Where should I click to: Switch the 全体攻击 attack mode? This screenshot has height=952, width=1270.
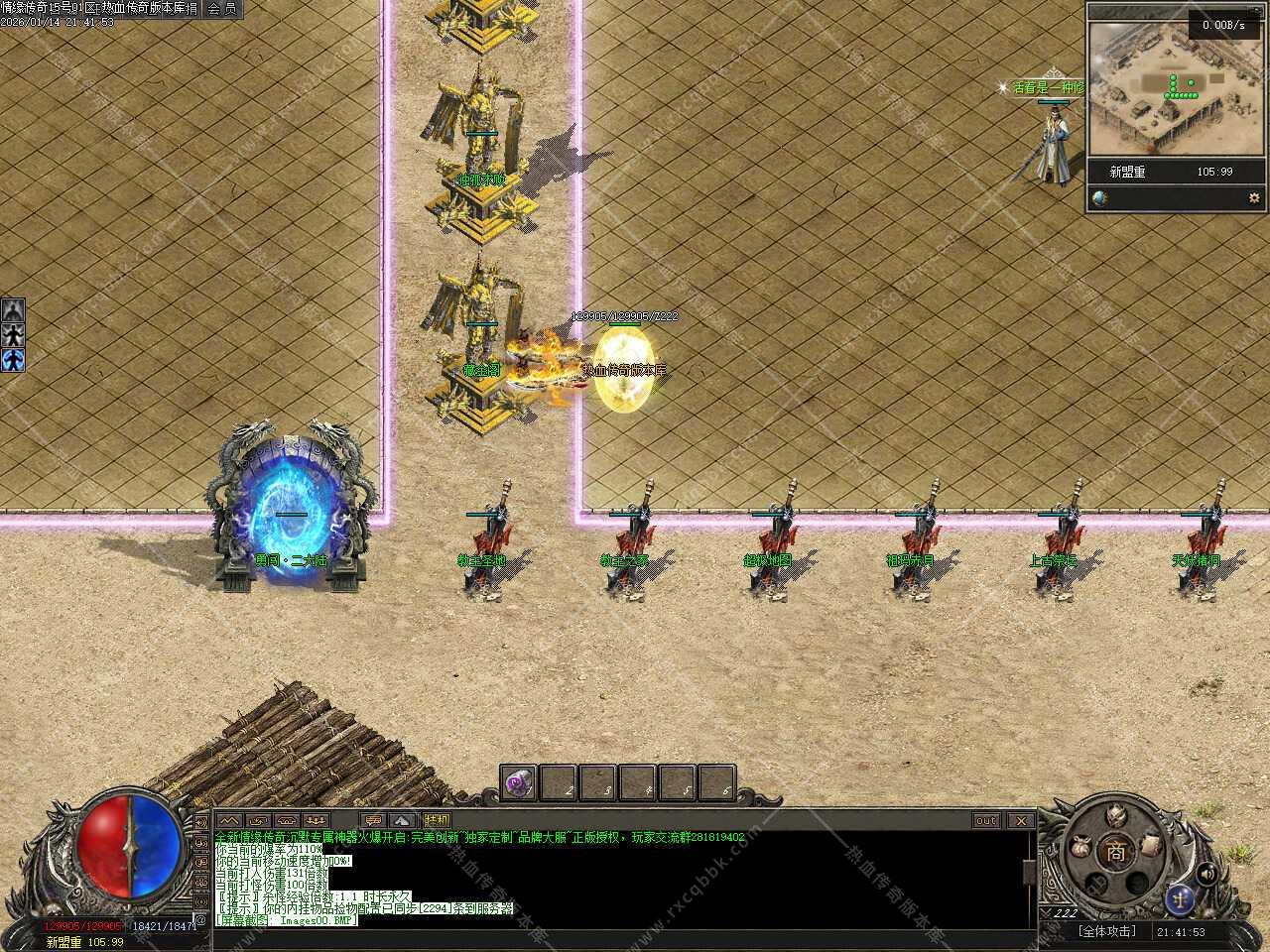tap(1106, 932)
